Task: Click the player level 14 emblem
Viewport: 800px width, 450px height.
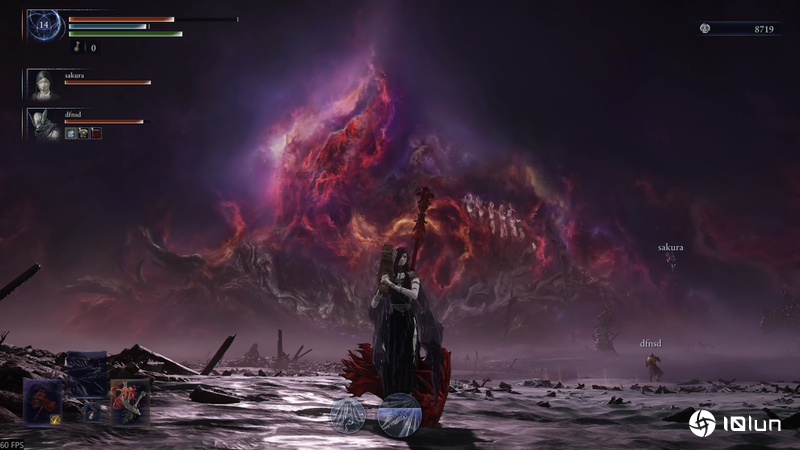Action: pos(45,25)
